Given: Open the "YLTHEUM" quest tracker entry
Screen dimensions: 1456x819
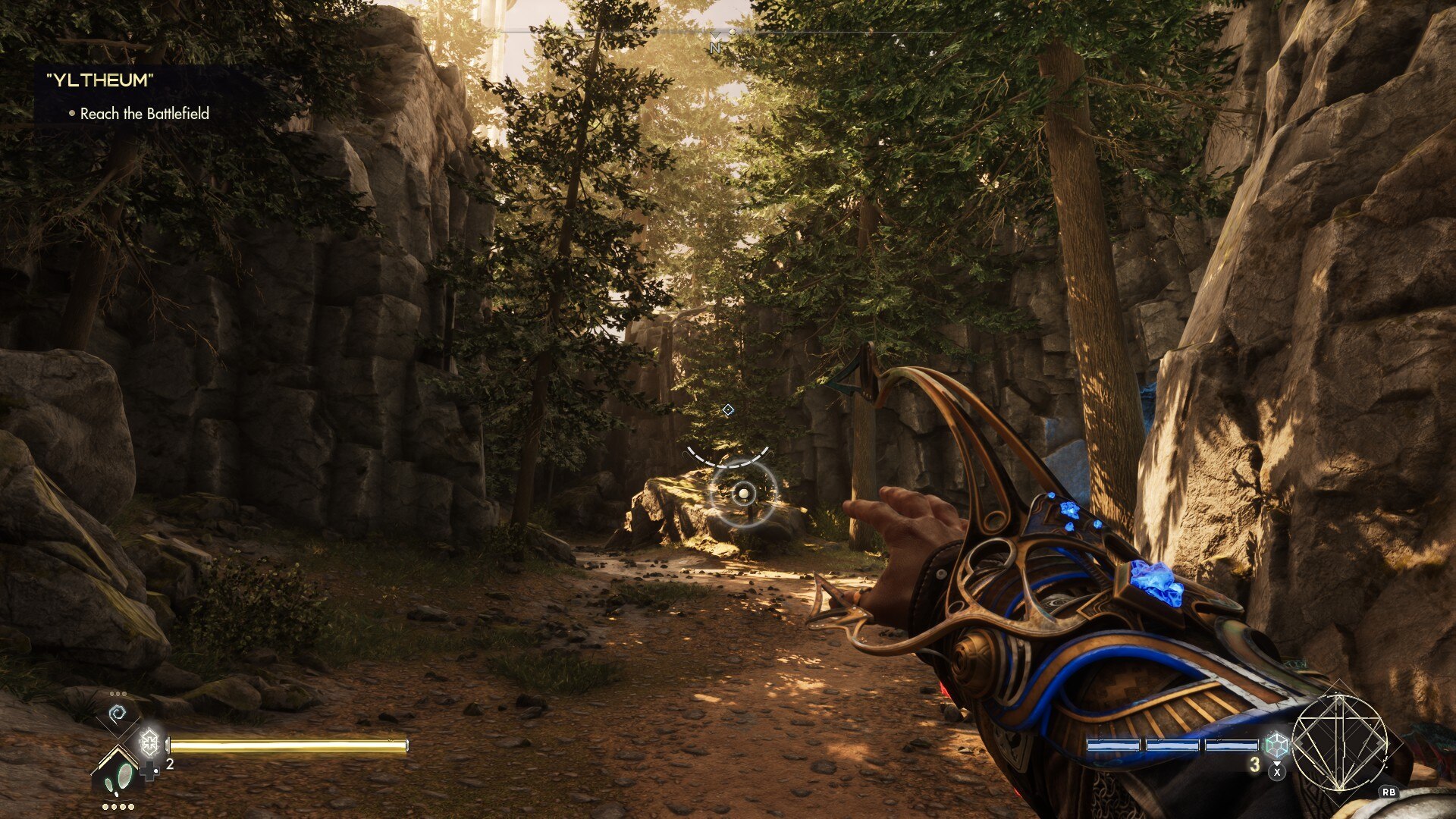Looking at the screenshot, I should coord(99,80).
